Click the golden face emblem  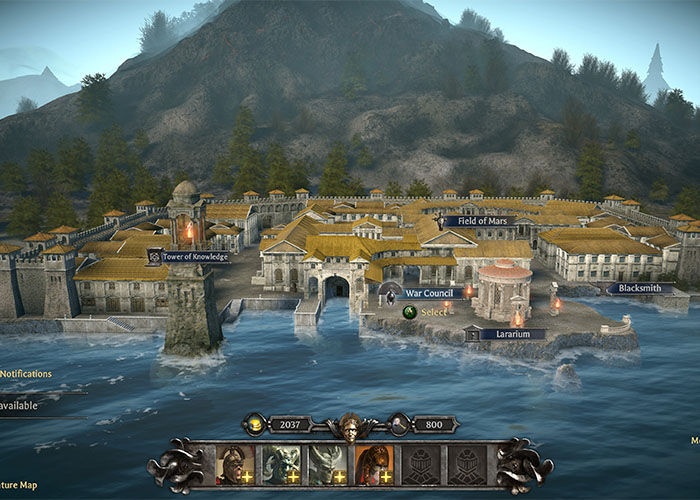tap(350, 424)
